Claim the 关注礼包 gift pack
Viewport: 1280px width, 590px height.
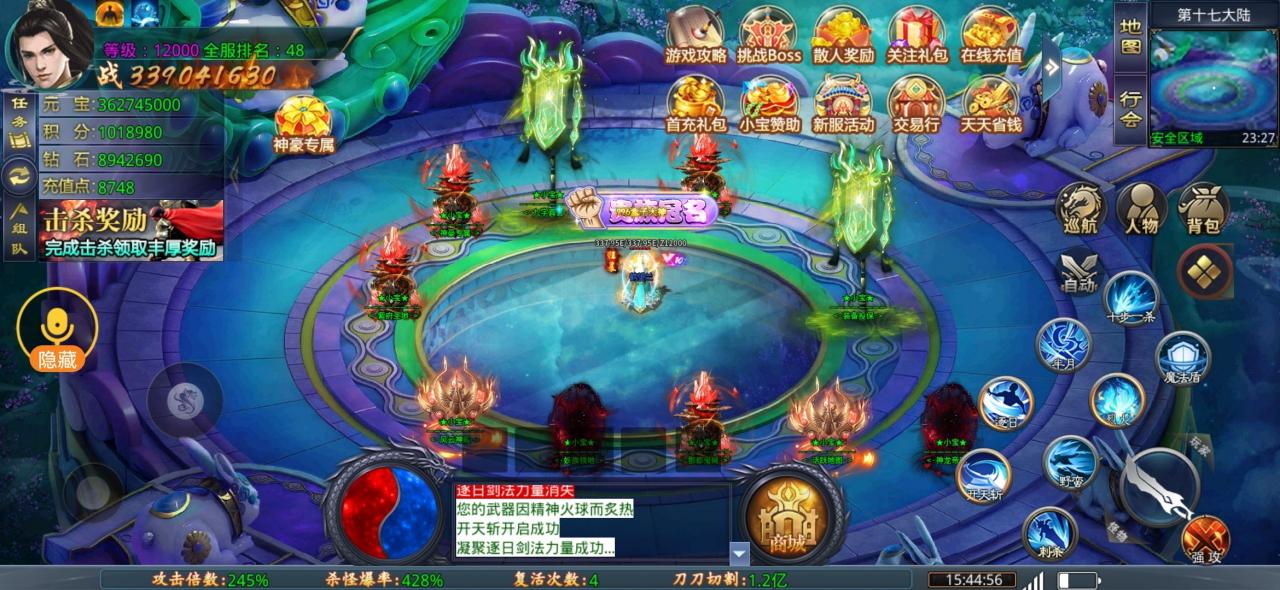[916, 36]
